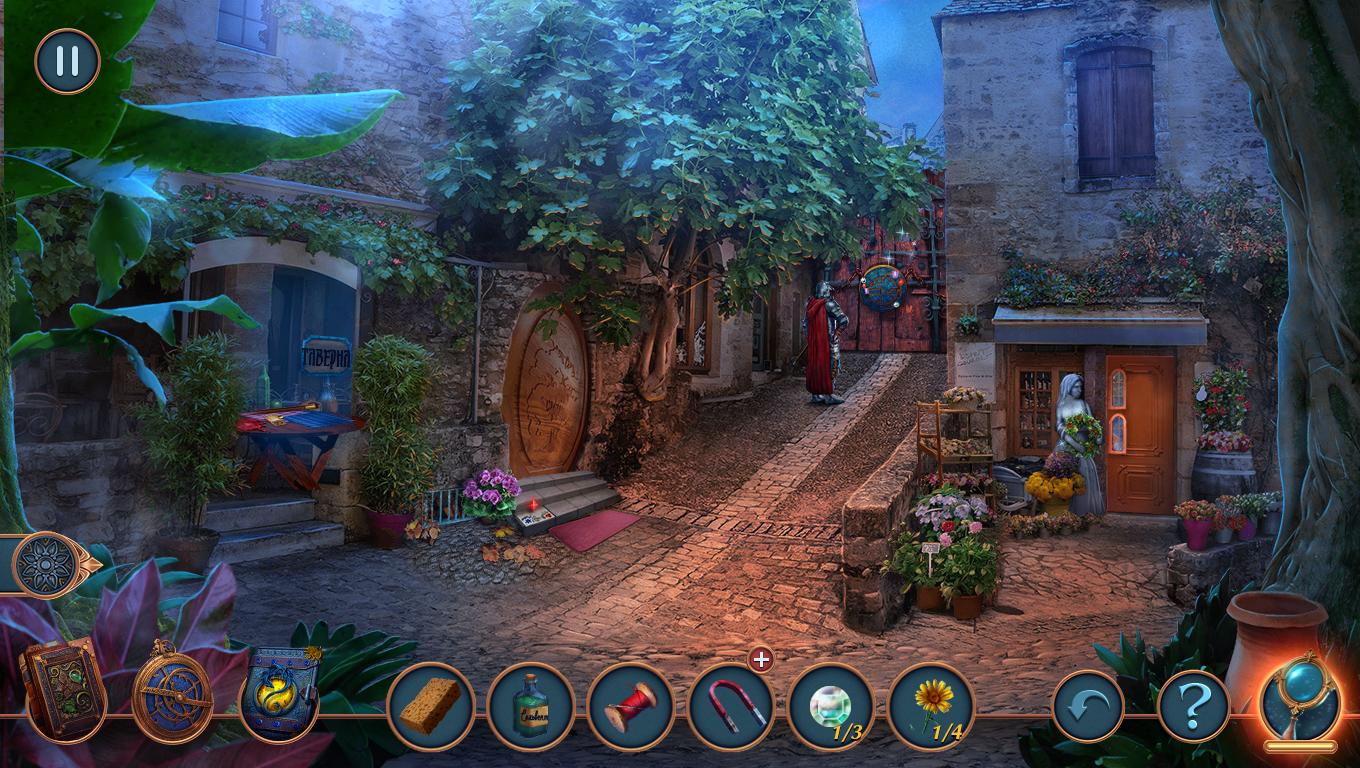Pick the red thread spool
The width and height of the screenshot is (1360, 768).
click(631, 706)
